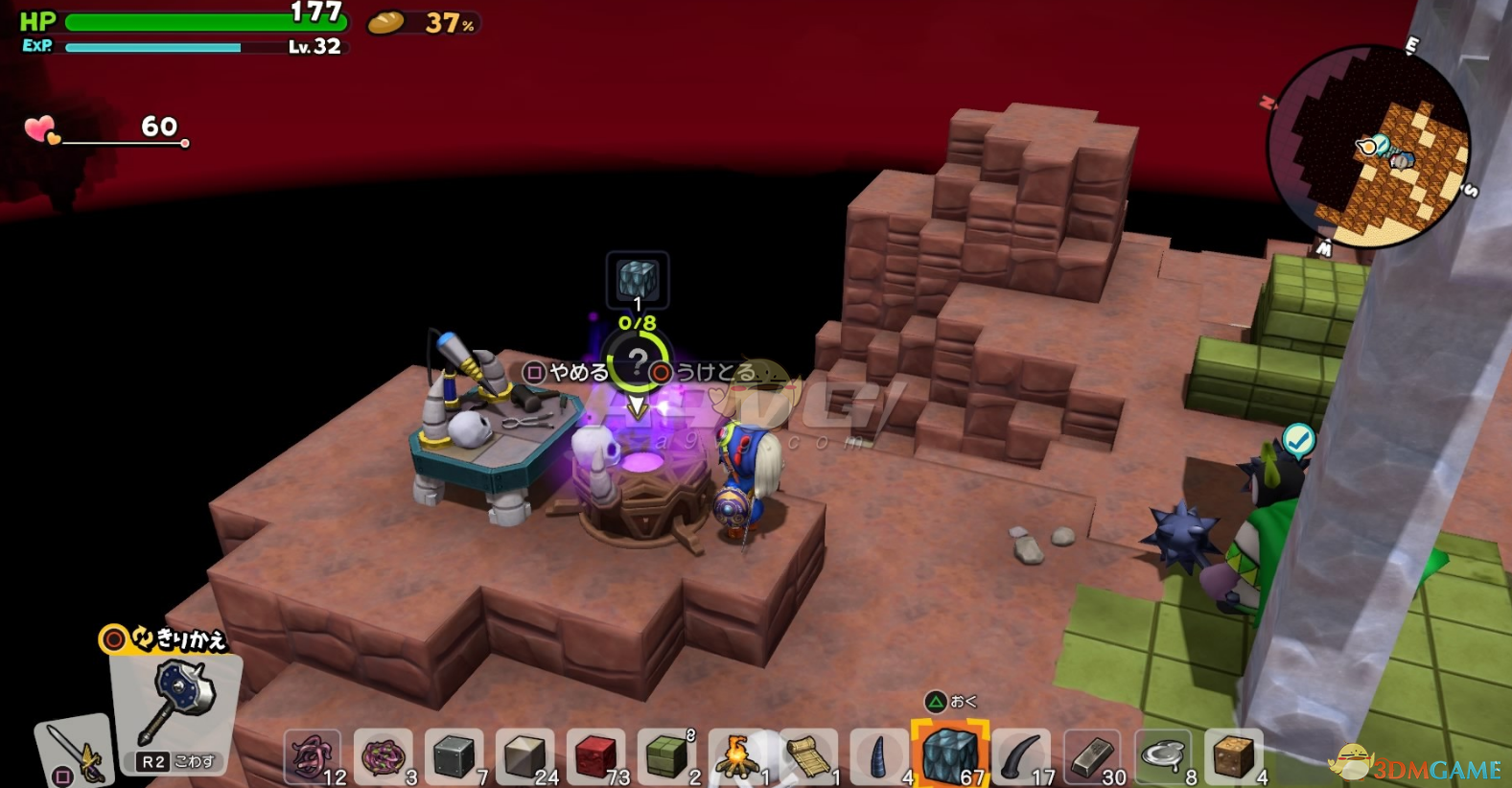Choose the curved black horn stack of 17
1512x788 pixels.
pos(1021,757)
